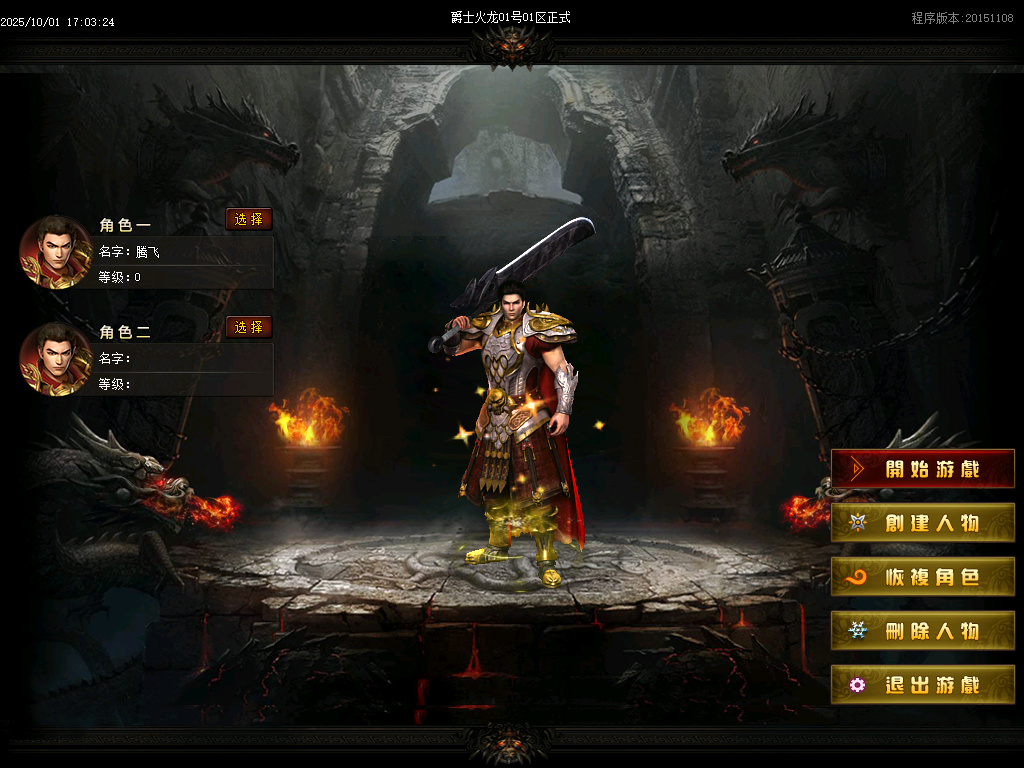Click 选择 button for 角色二

click(249, 327)
